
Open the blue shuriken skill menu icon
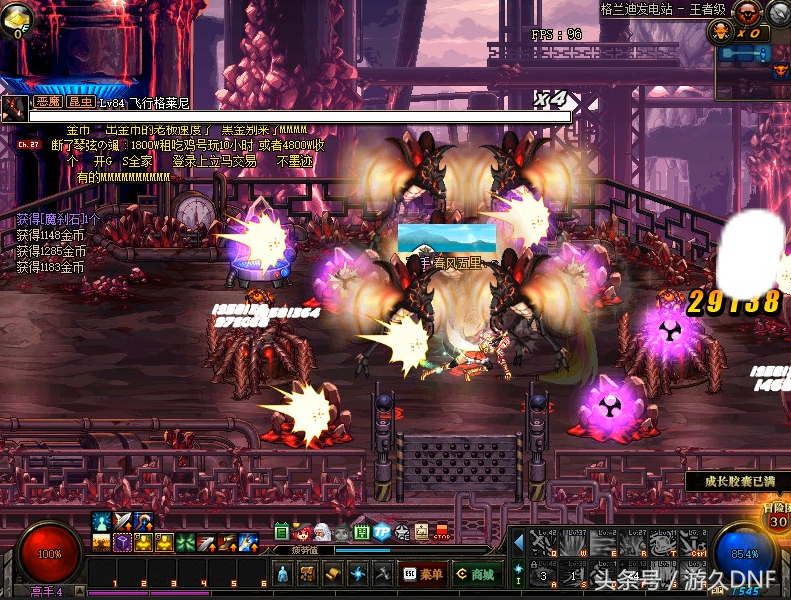[x=358, y=574]
